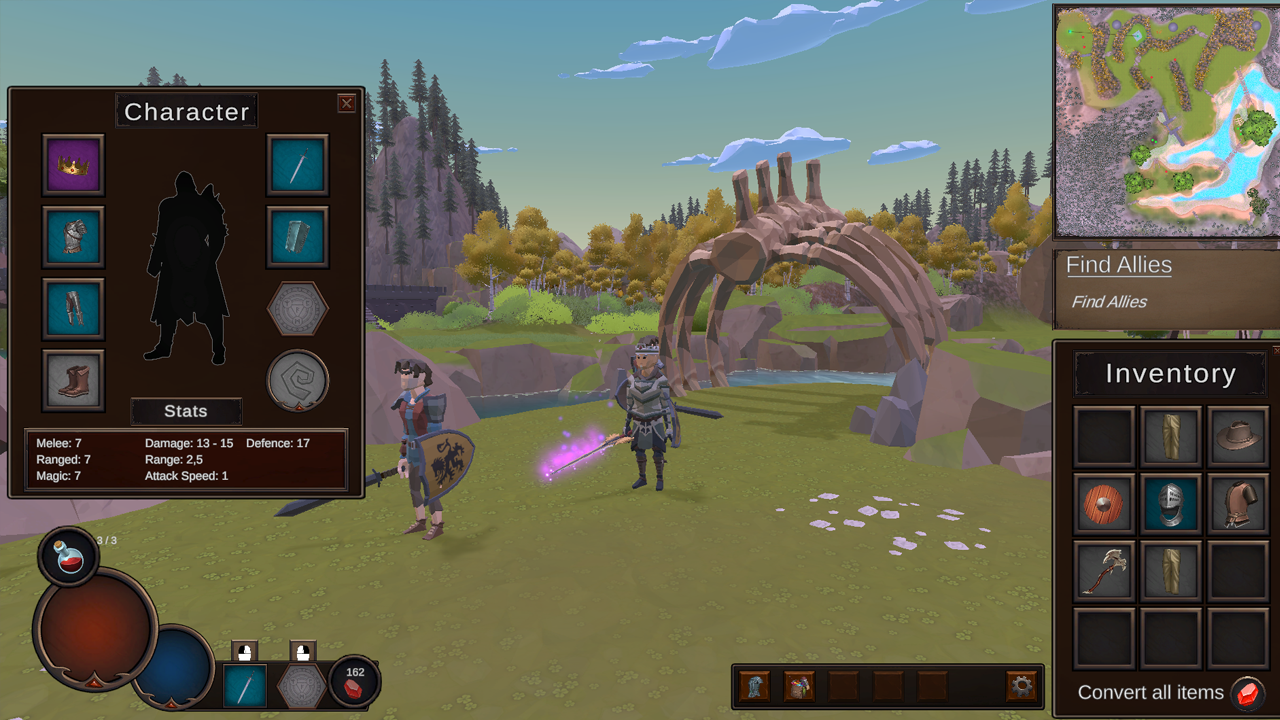The height and width of the screenshot is (720, 1280).
Task: Open settings with the gear icon
Action: click(1021, 687)
